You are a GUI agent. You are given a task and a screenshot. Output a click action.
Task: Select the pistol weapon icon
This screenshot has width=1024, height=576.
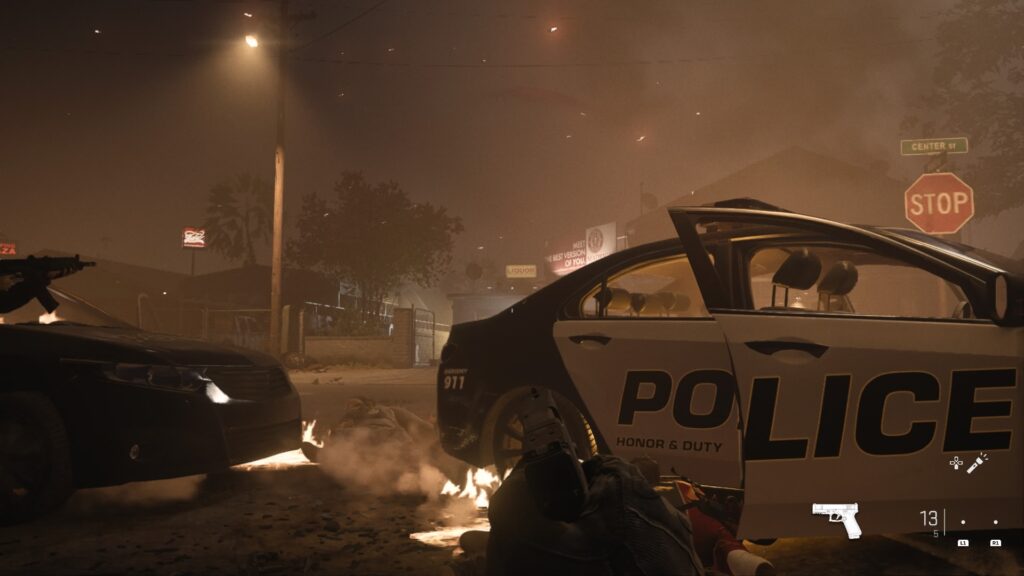[836, 518]
